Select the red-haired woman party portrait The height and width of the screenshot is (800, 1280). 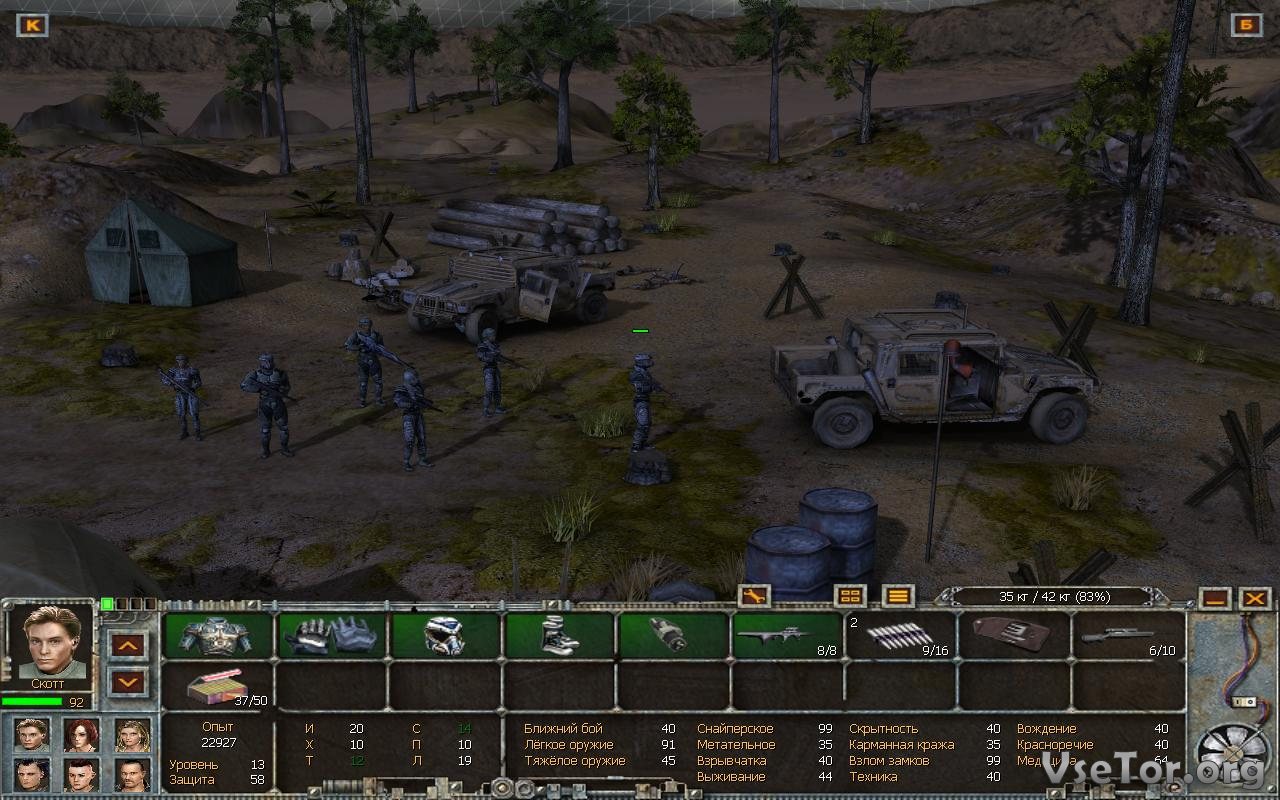coord(82,735)
